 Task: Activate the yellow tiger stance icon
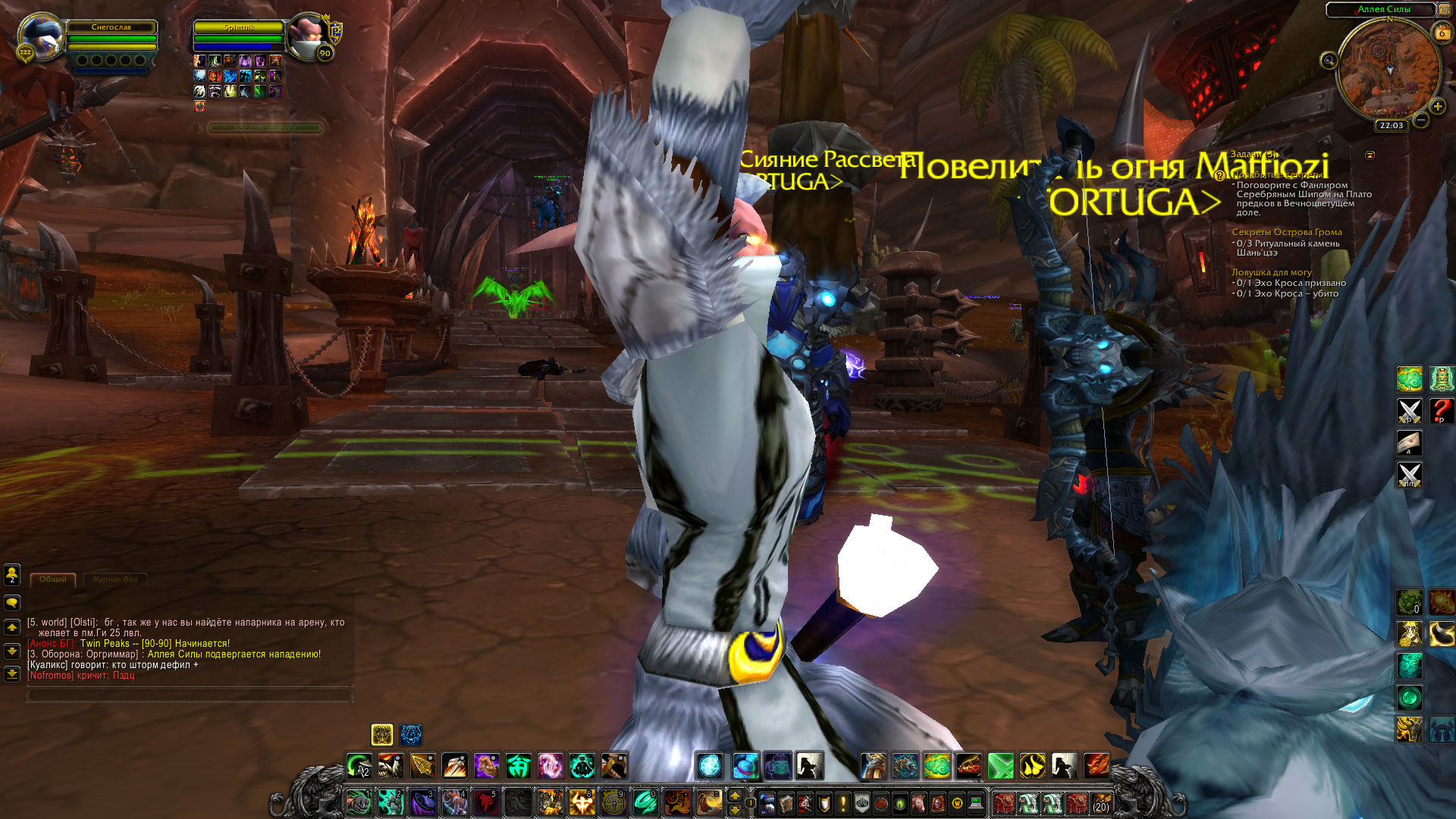382,734
